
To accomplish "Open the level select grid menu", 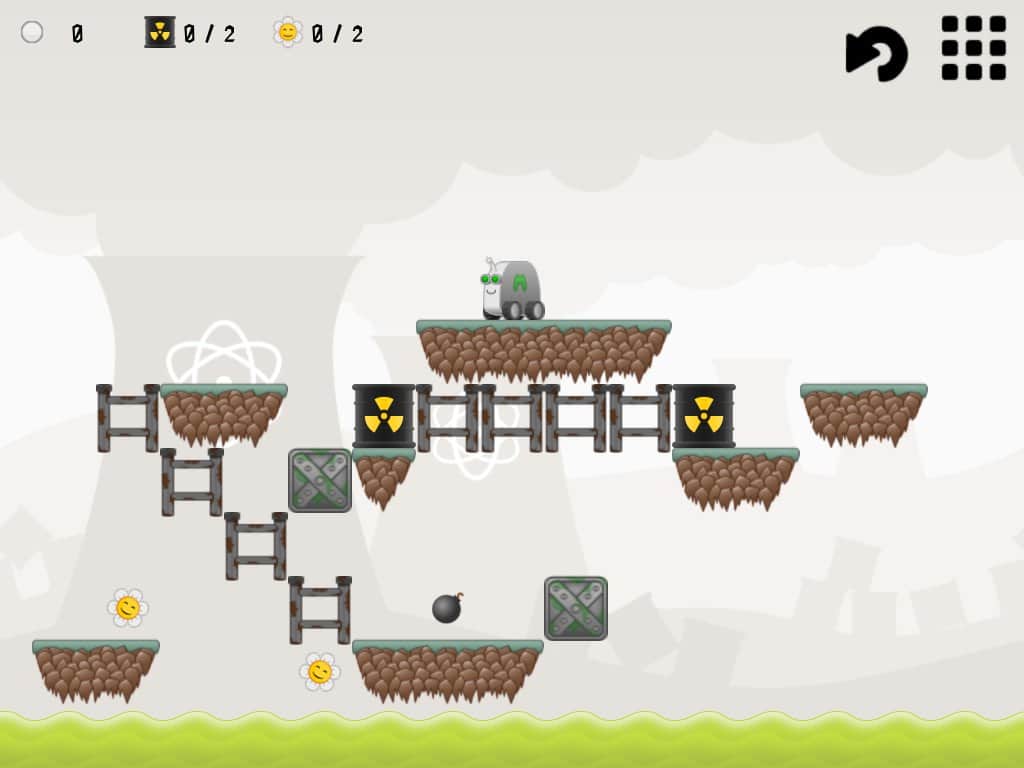I will pos(973,48).
